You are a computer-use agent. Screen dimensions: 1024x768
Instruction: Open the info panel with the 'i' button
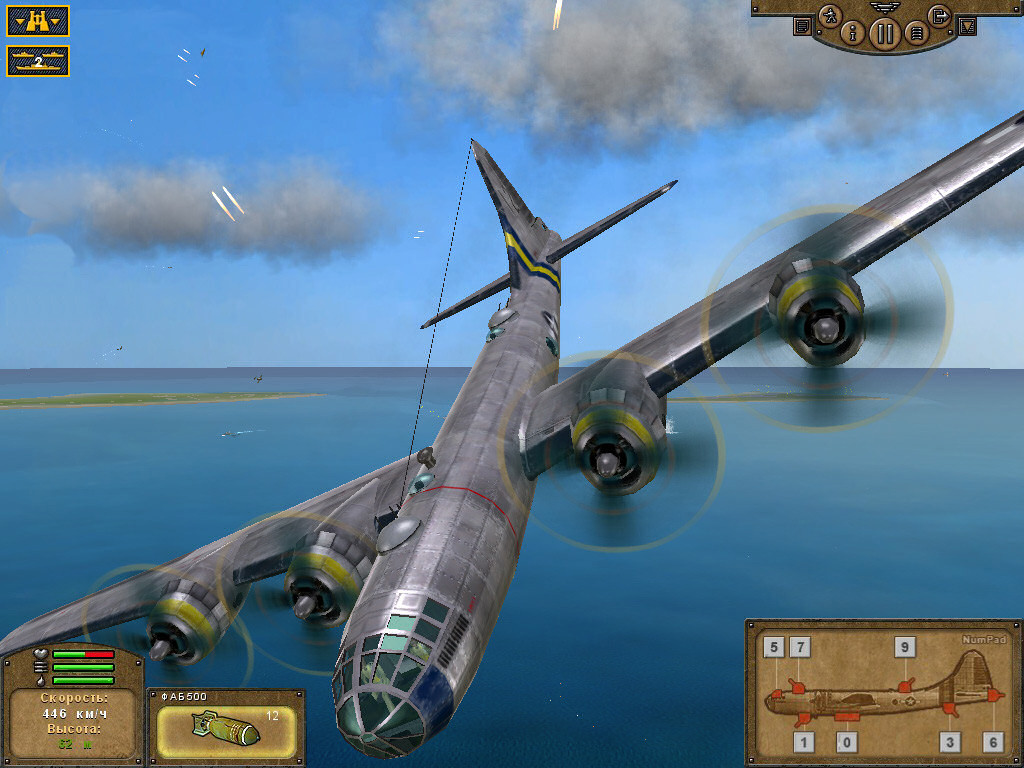(x=853, y=33)
